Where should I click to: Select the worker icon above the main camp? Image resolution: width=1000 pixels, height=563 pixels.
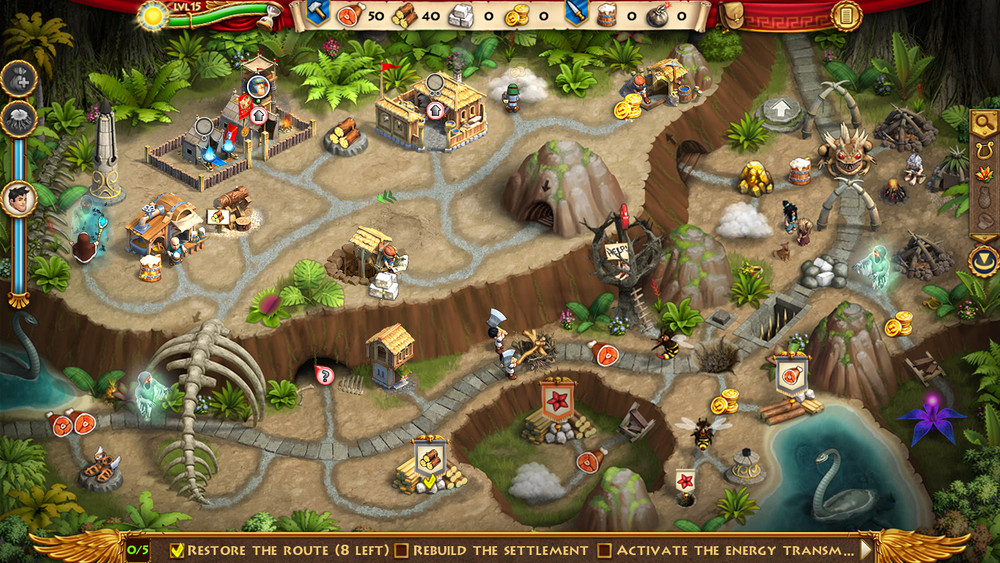[258, 86]
